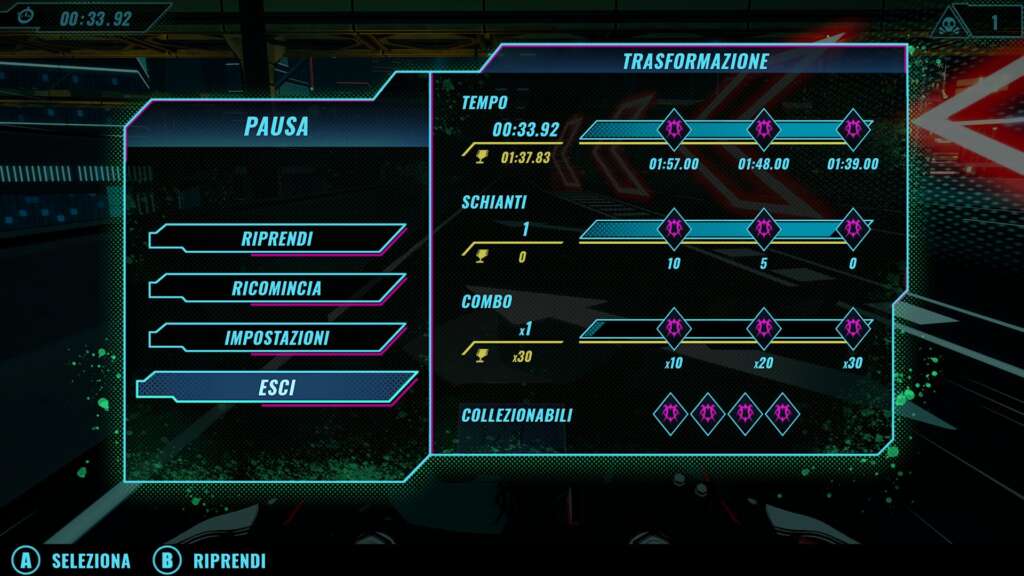Select Esci to quit the level
This screenshot has width=1024, height=576.
(276, 388)
